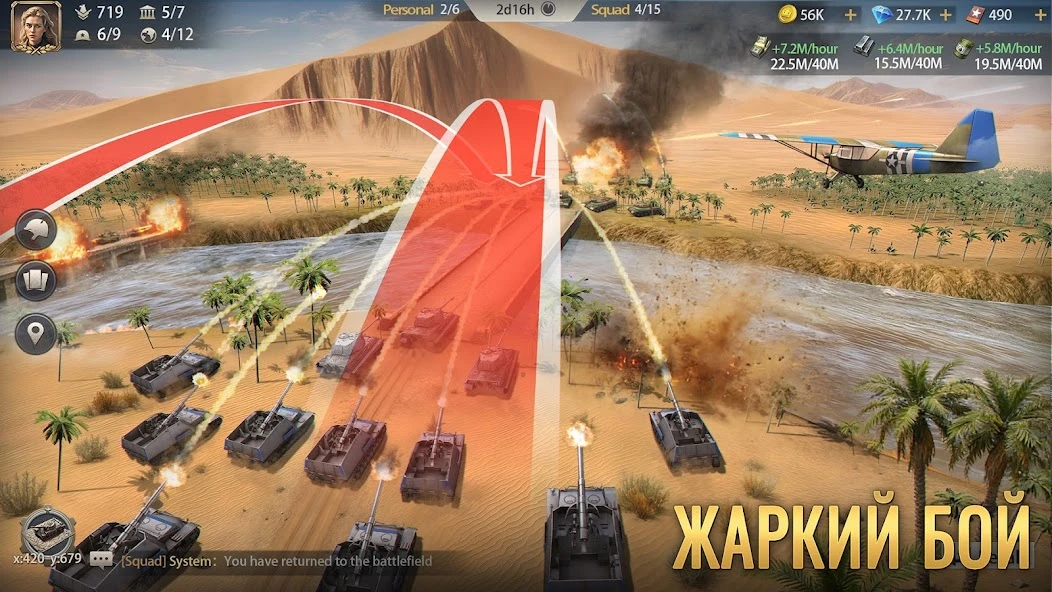Switch to the Squad progress tab
The width and height of the screenshot is (1052, 592).
click(624, 10)
